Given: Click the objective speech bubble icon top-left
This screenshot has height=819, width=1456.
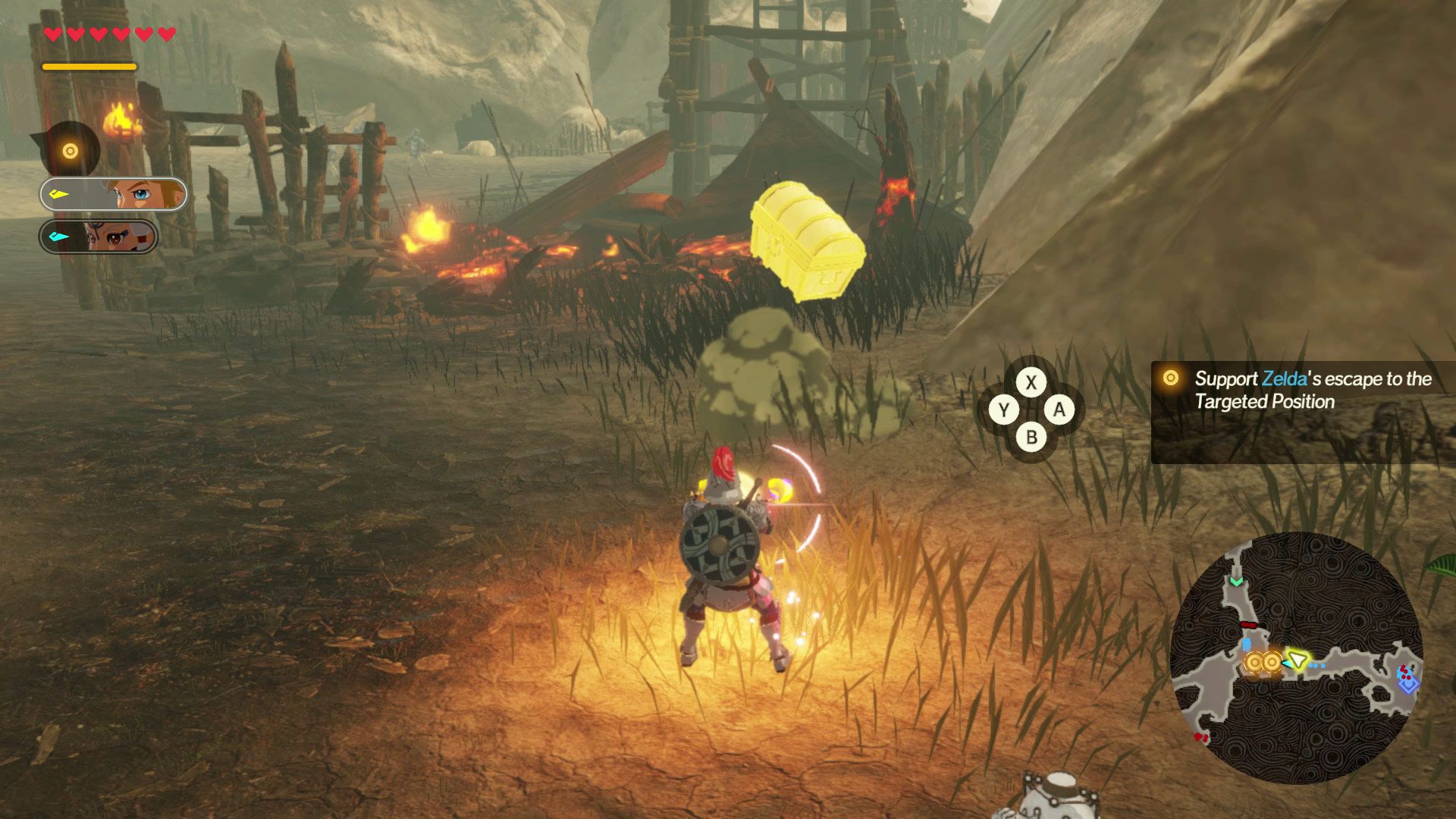Looking at the screenshot, I should [70, 151].
